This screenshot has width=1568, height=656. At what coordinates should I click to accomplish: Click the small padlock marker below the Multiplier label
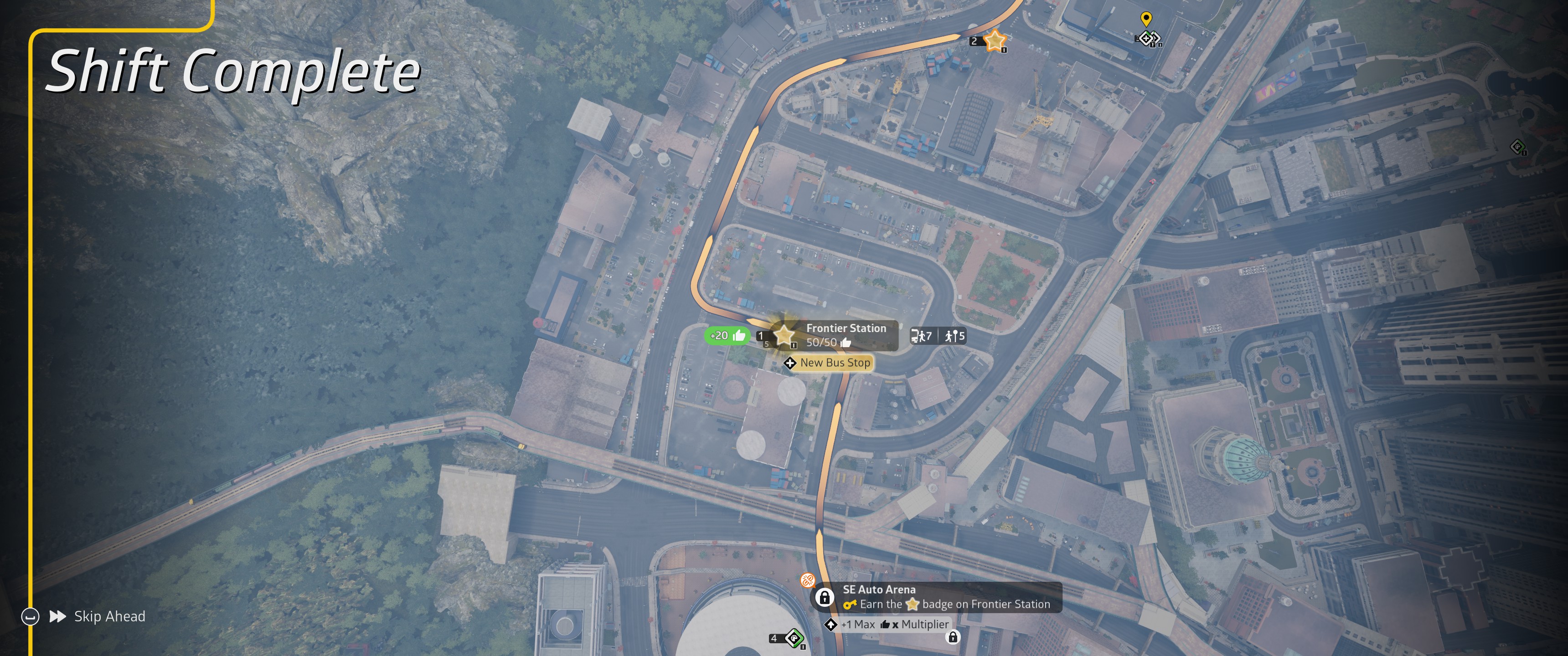953,636
